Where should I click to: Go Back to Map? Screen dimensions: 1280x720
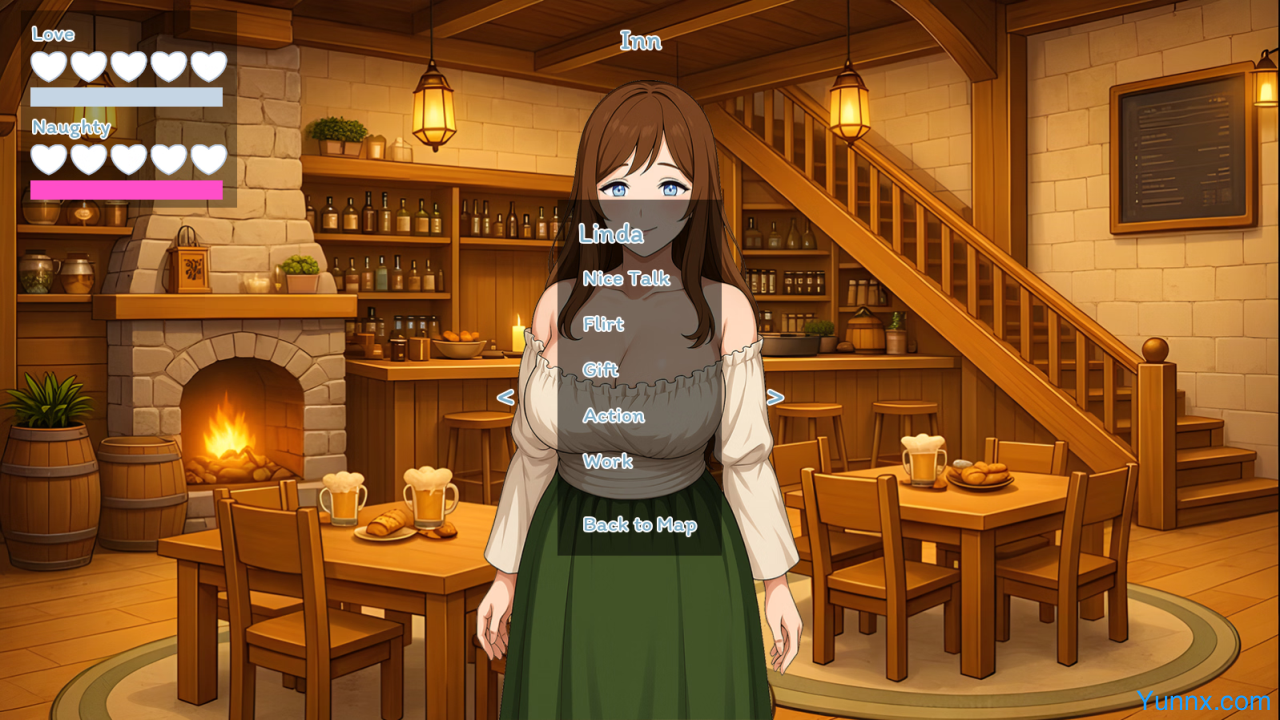639,525
